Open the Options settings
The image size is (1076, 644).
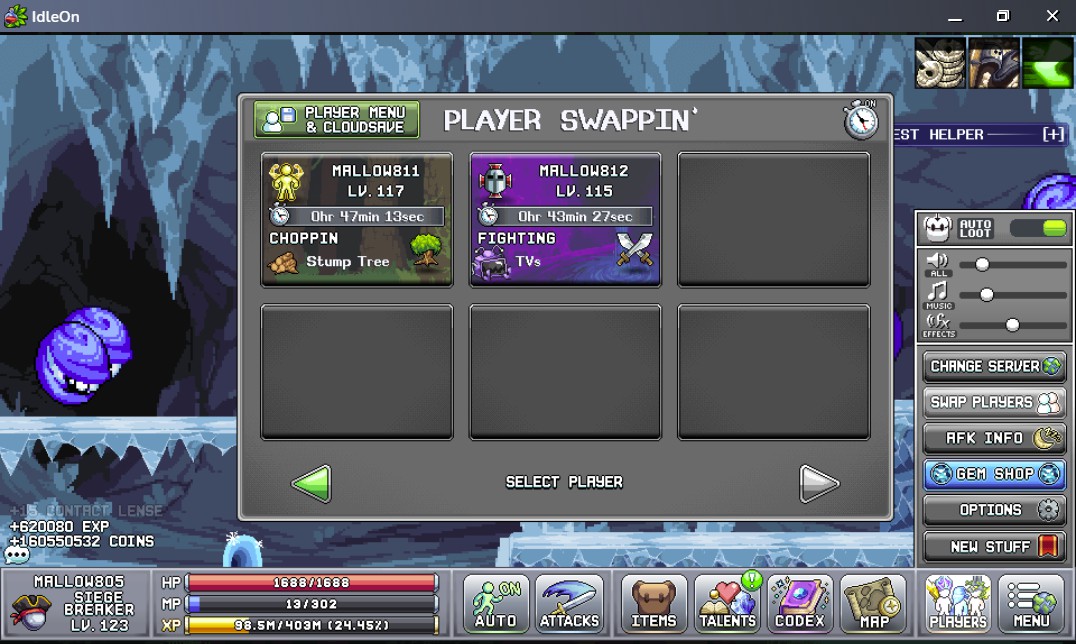[x=994, y=510]
